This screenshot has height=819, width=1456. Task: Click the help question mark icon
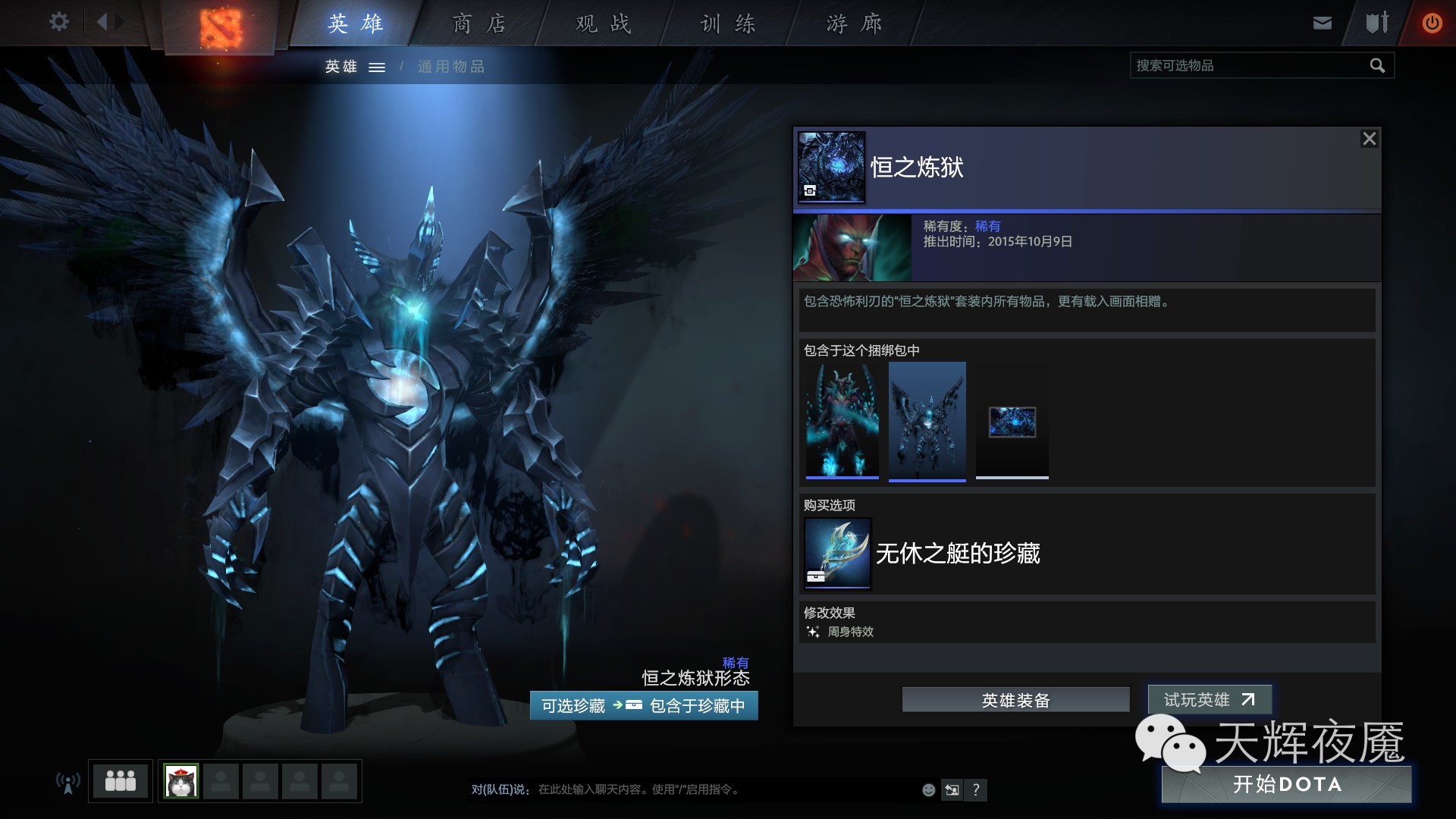click(977, 790)
